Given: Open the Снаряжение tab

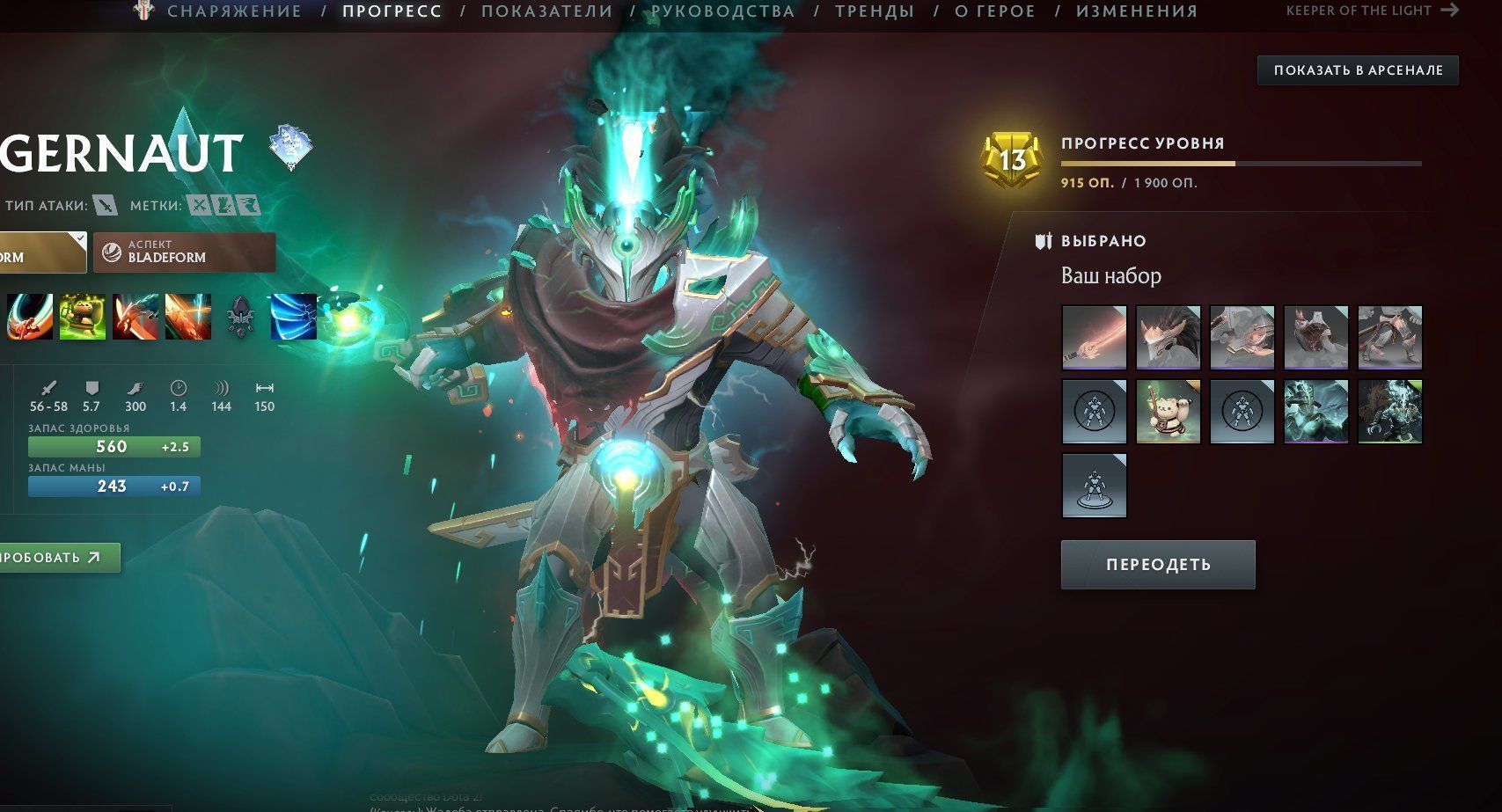Looking at the screenshot, I should coord(234,11).
